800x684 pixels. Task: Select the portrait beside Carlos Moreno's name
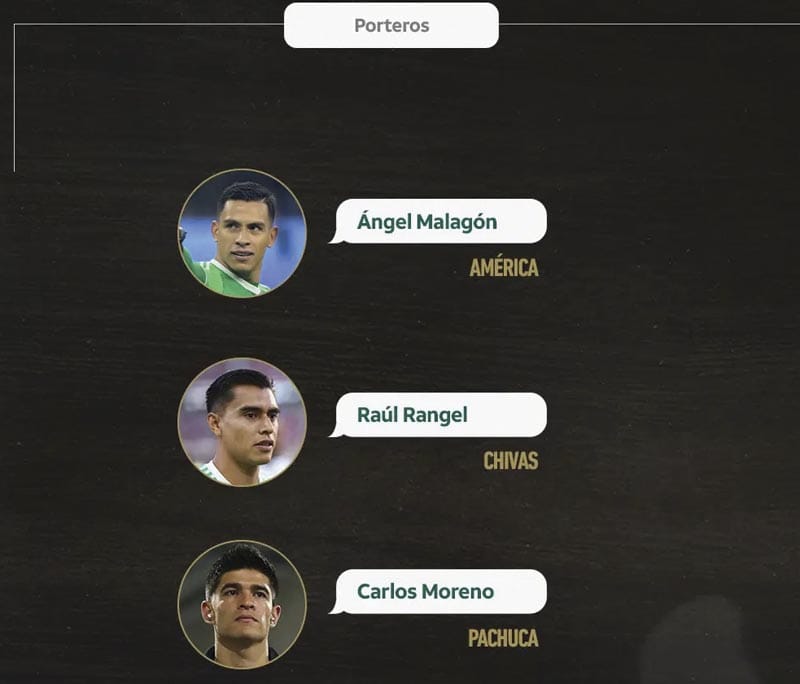pyautogui.click(x=242, y=604)
